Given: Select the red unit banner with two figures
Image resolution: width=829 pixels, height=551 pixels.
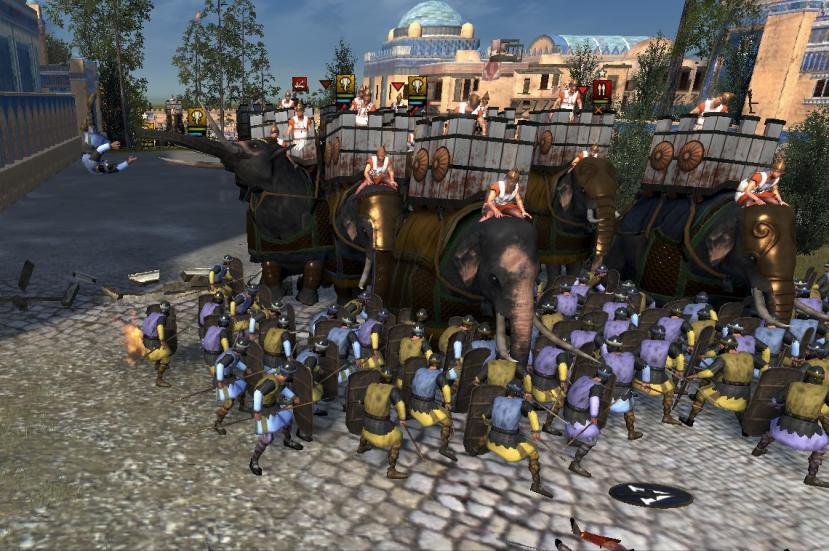Looking at the screenshot, I should click(x=601, y=91).
